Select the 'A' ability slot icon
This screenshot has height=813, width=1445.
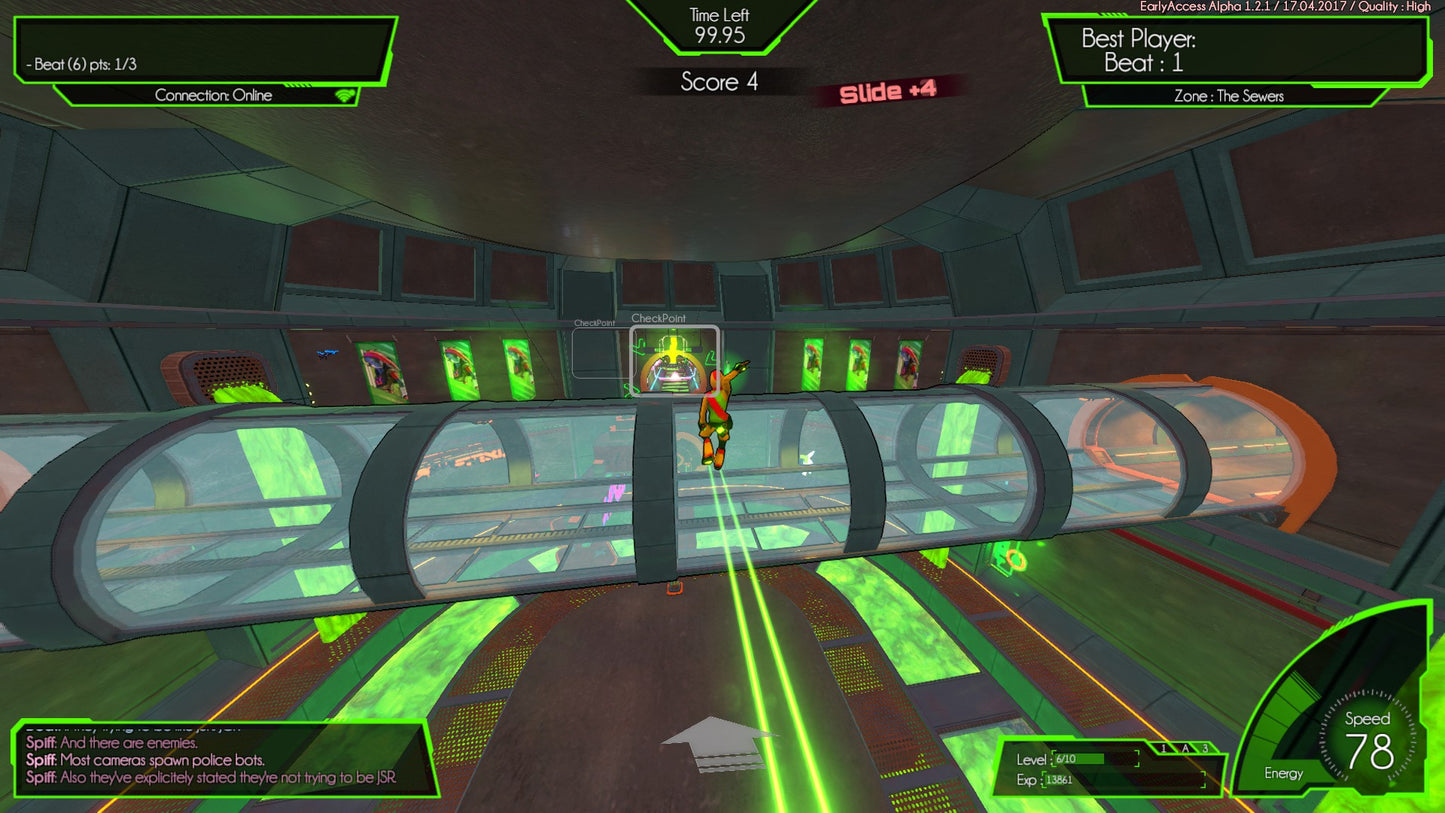pyautogui.click(x=1185, y=747)
